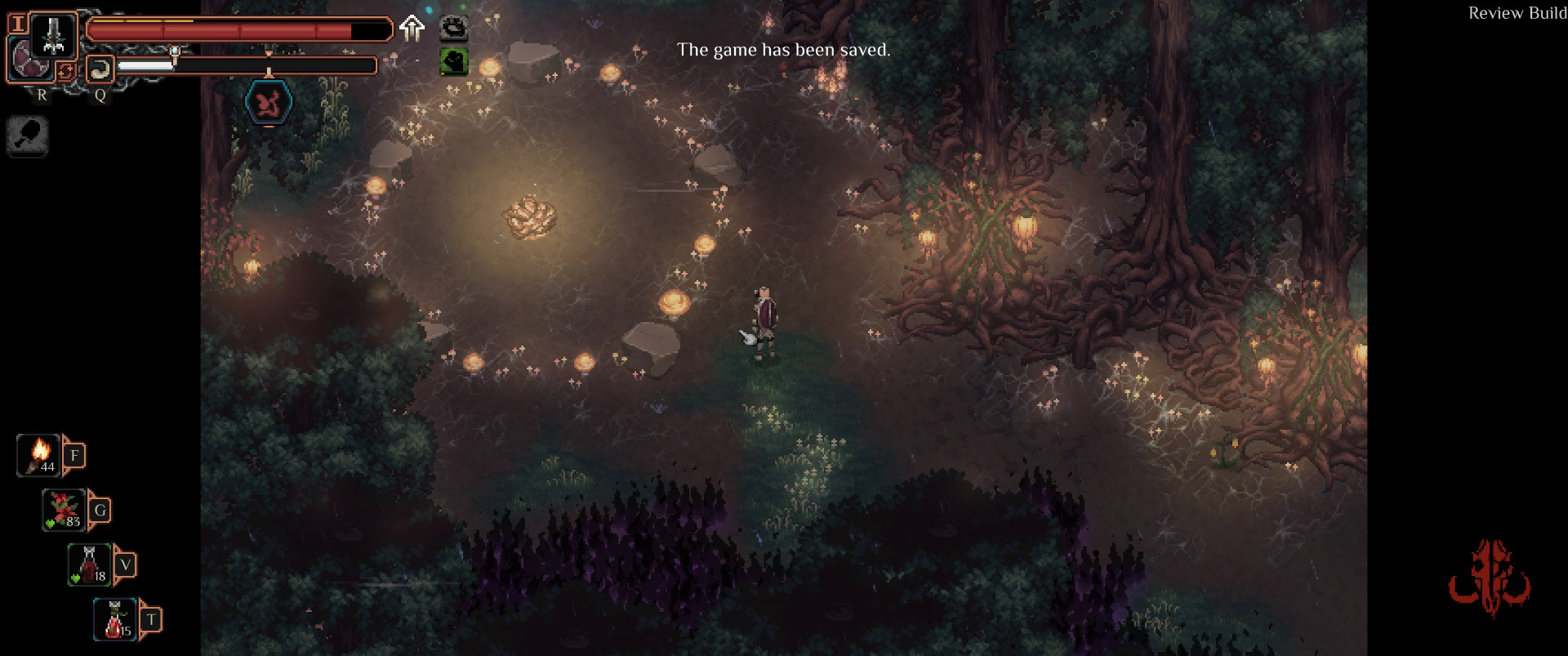
Task: Select the red hexagonal rune icon
Action: 269,103
